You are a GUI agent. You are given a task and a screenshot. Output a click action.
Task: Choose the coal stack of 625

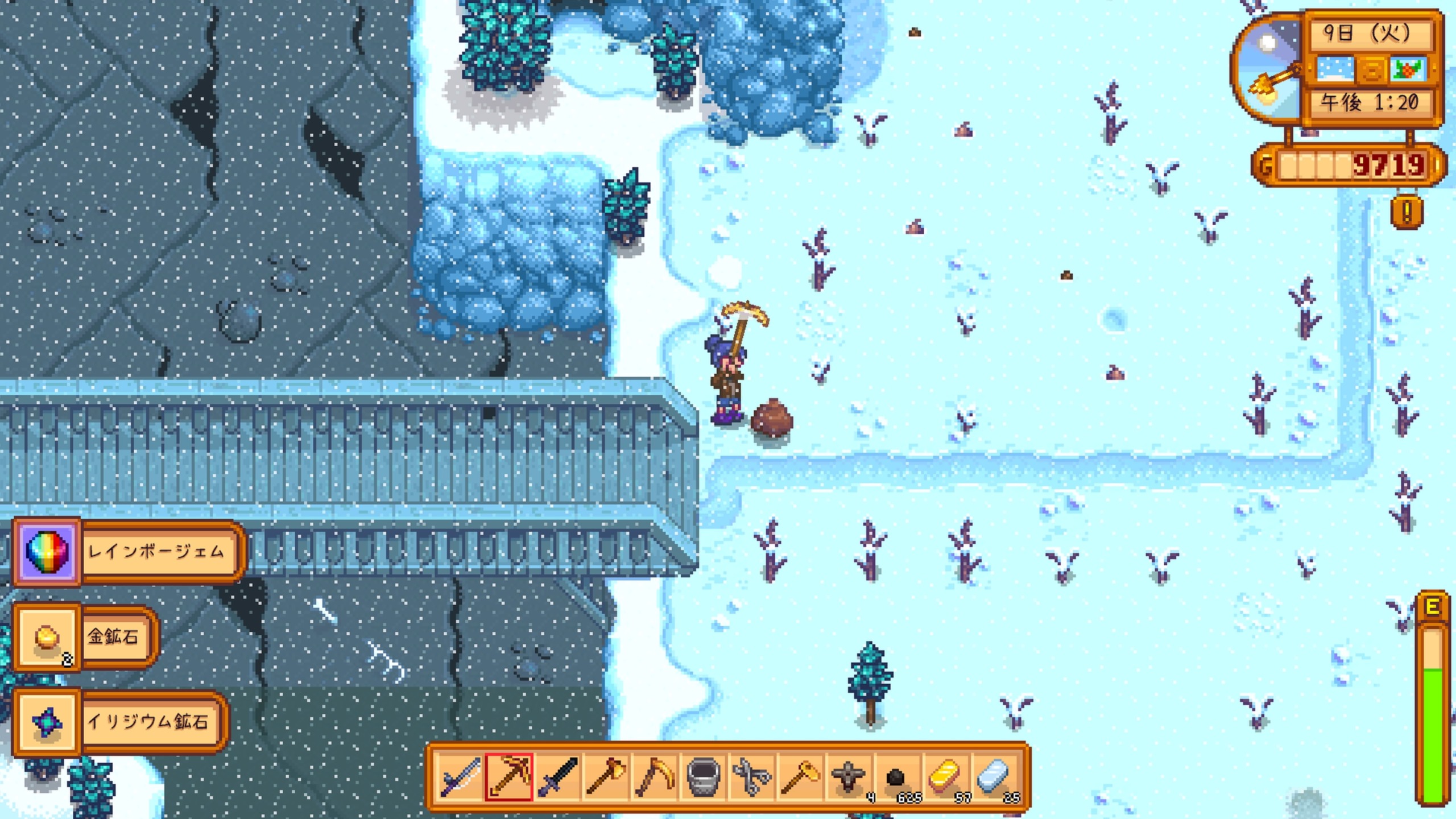[897, 777]
